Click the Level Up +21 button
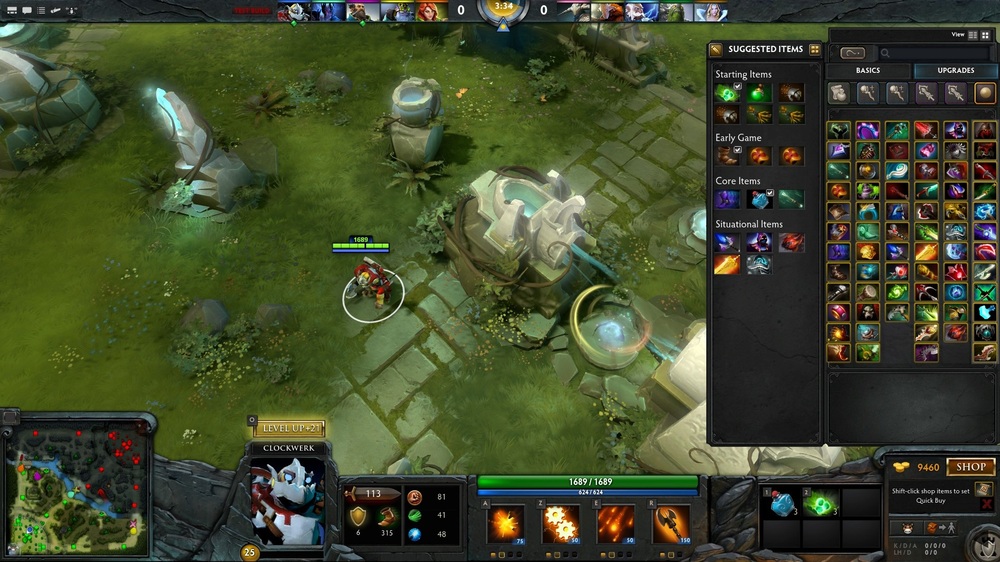This screenshot has height=562, width=1000. [x=288, y=429]
